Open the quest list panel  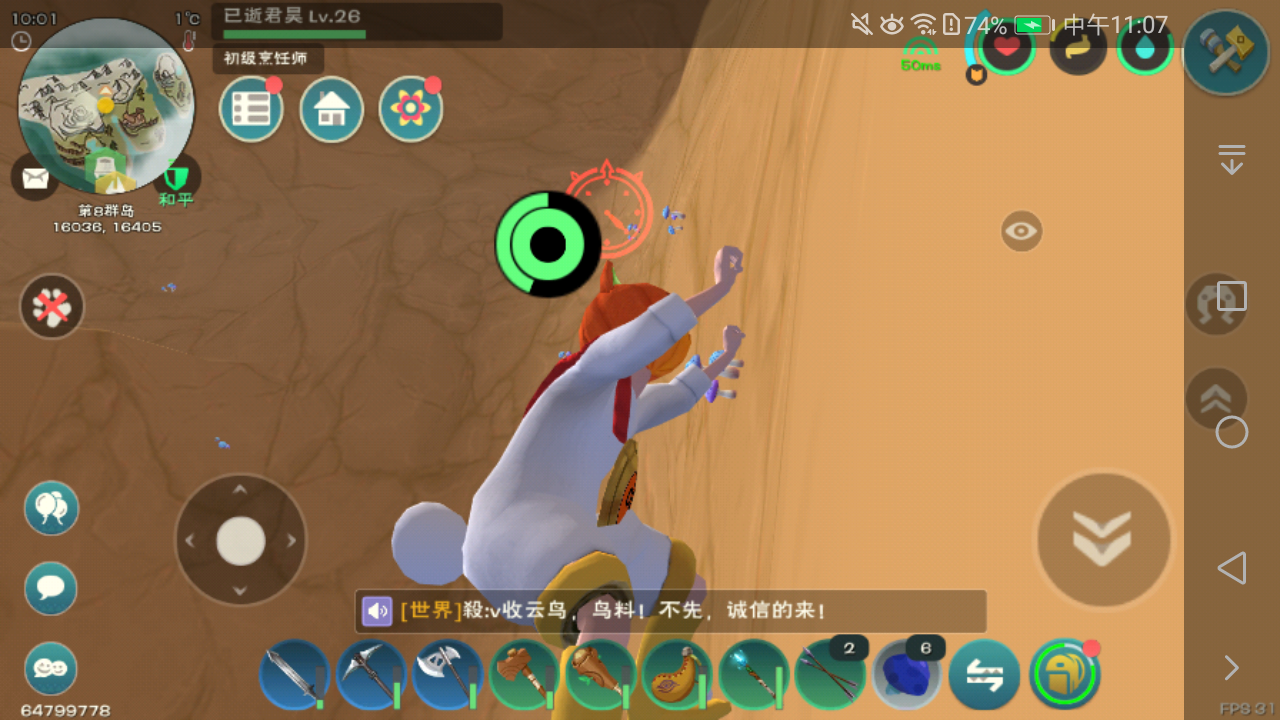pyautogui.click(x=251, y=108)
